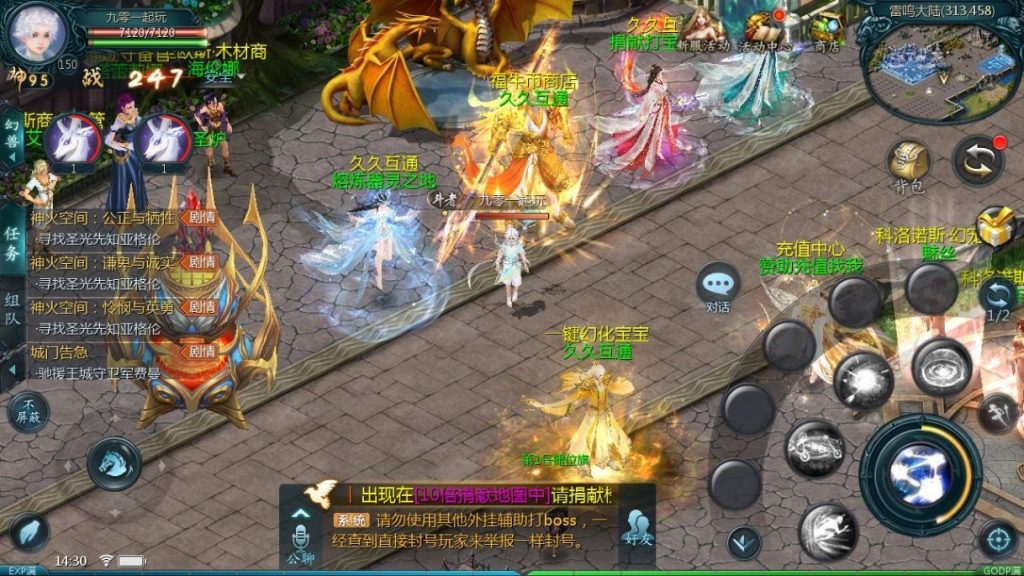
Task: Open the 背包 backpack
Action: pyautogui.click(x=908, y=162)
